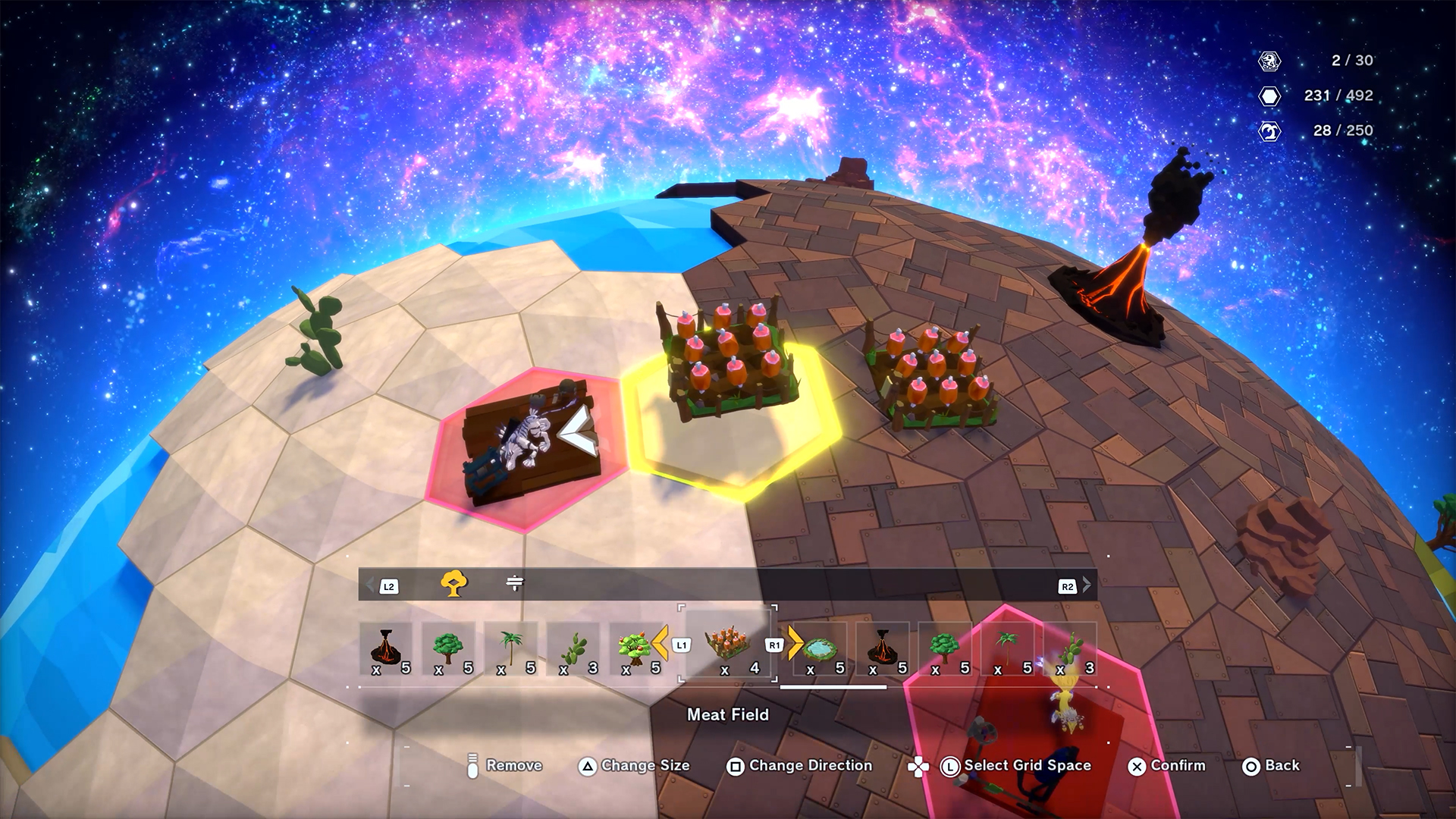Screen dimensions: 1456x819
Task: Switch to the yellow tree category tab
Action: [453, 584]
